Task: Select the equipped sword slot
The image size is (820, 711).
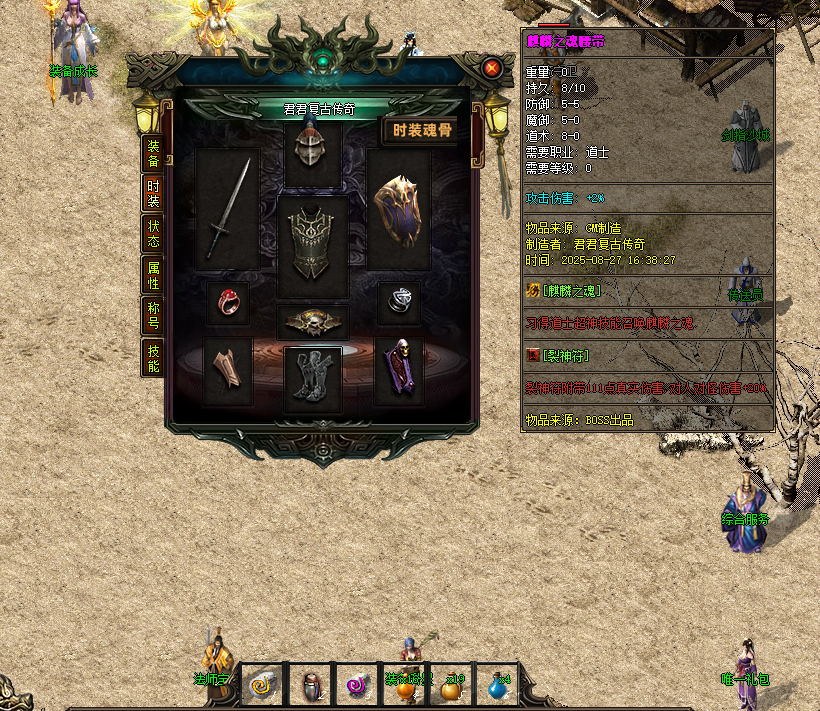Action: pyautogui.click(x=227, y=210)
